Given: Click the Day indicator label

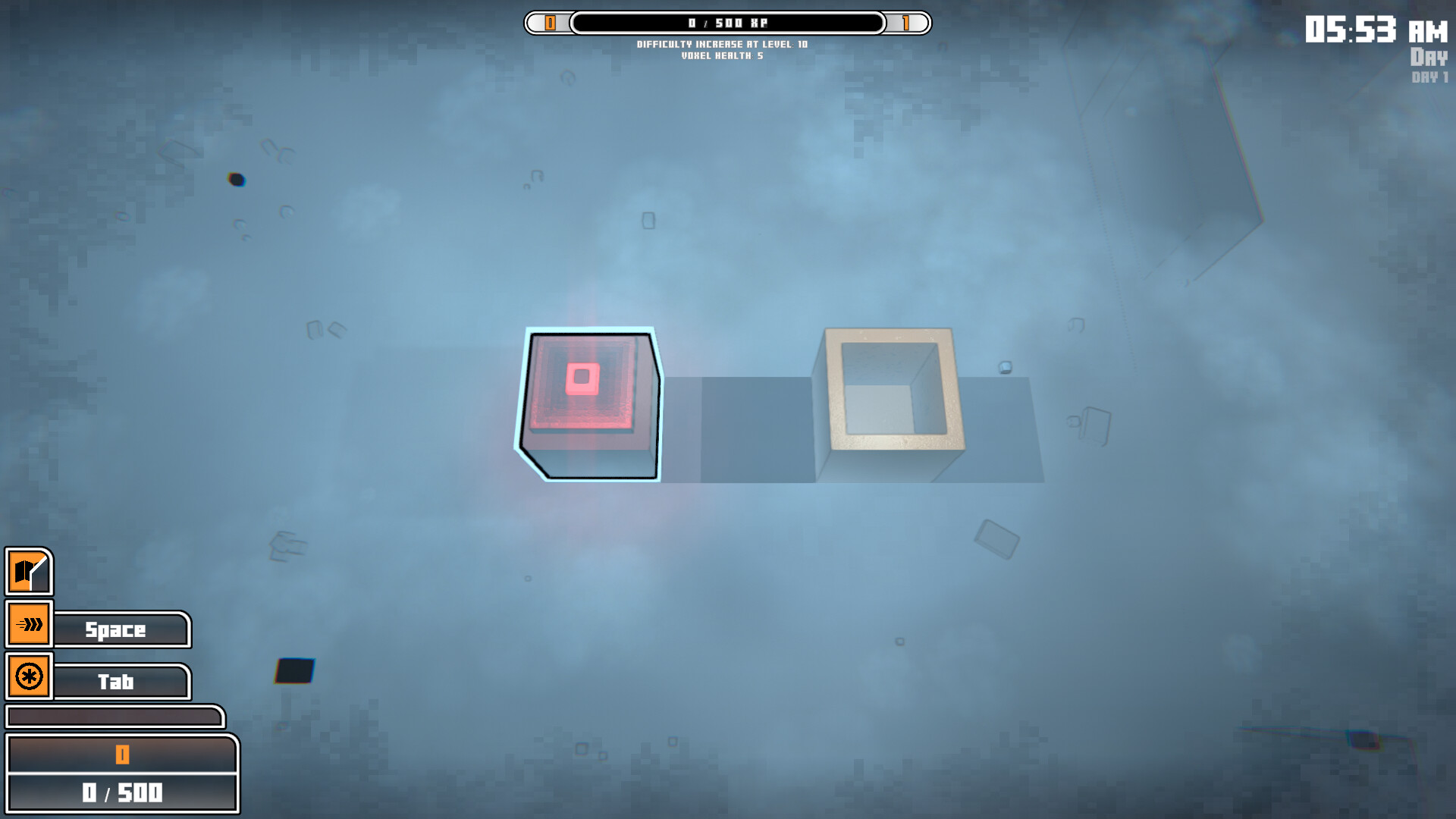Looking at the screenshot, I should pyautogui.click(x=1429, y=56).
